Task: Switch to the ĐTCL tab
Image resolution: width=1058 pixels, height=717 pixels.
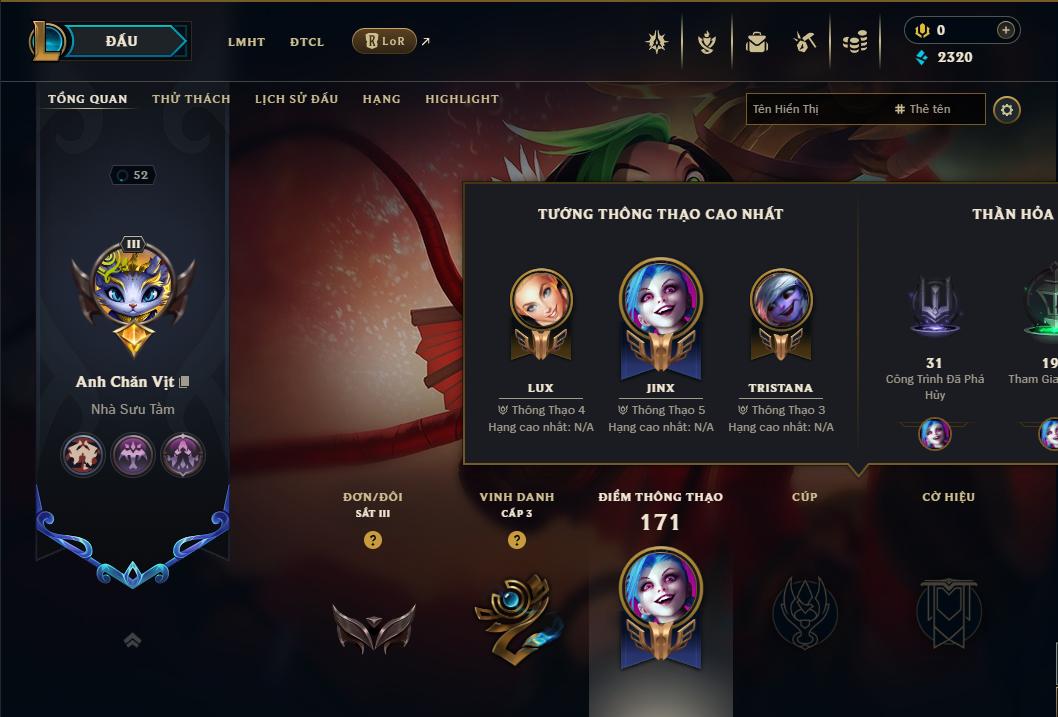Action: tap(307, 42)
